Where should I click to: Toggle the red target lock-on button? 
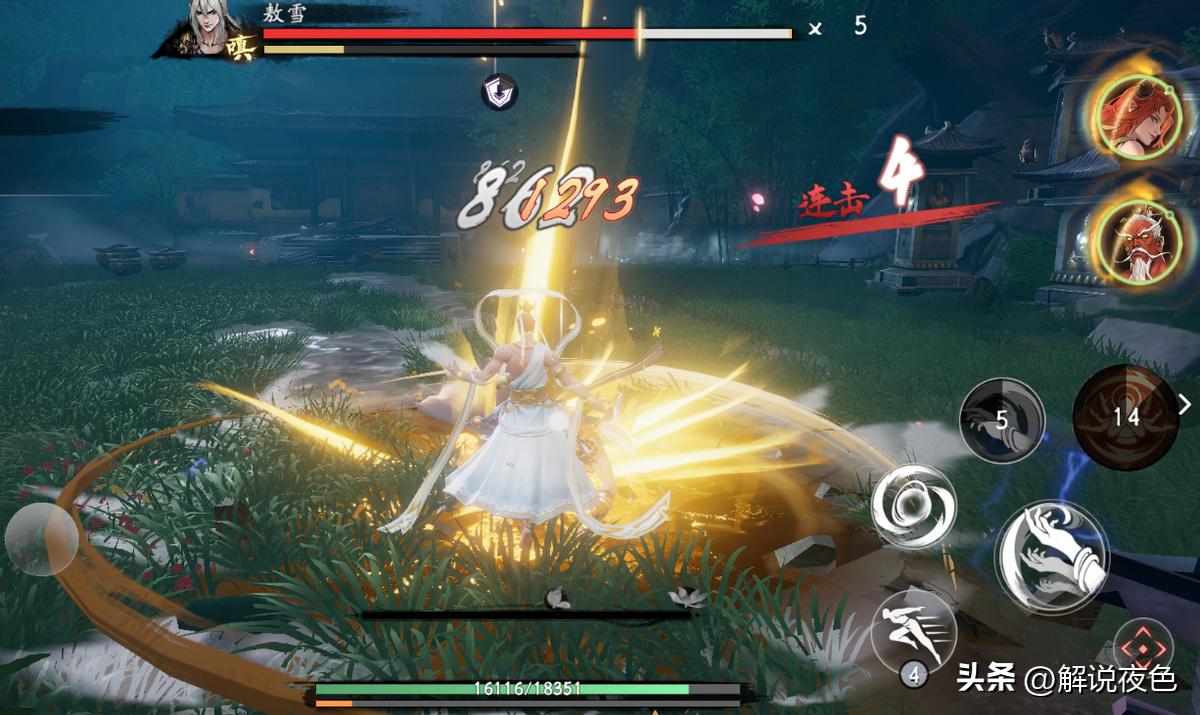pos(1143,647)
